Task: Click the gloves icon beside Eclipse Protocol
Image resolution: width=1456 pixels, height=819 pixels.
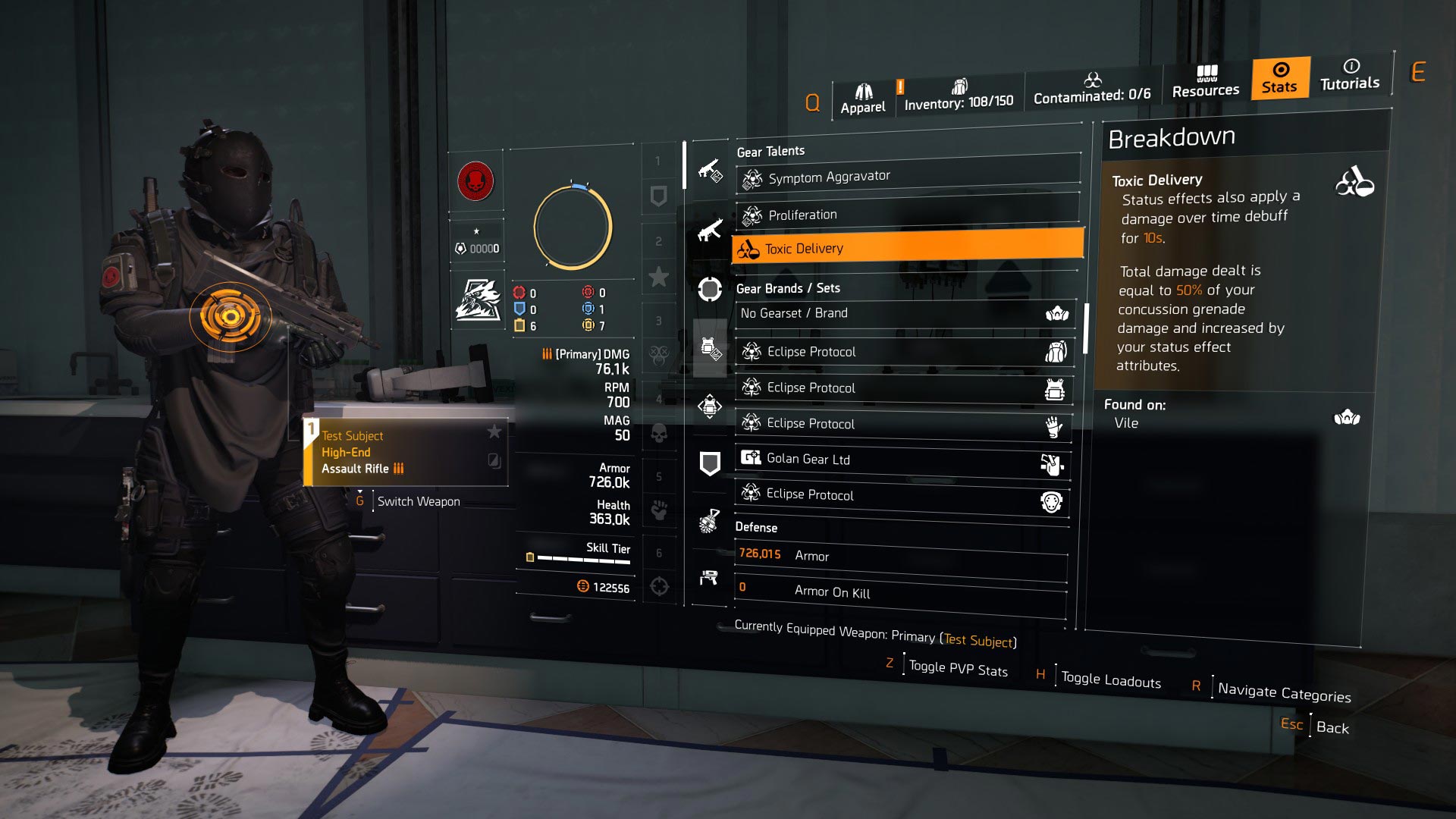Action: pos(1054,427)
